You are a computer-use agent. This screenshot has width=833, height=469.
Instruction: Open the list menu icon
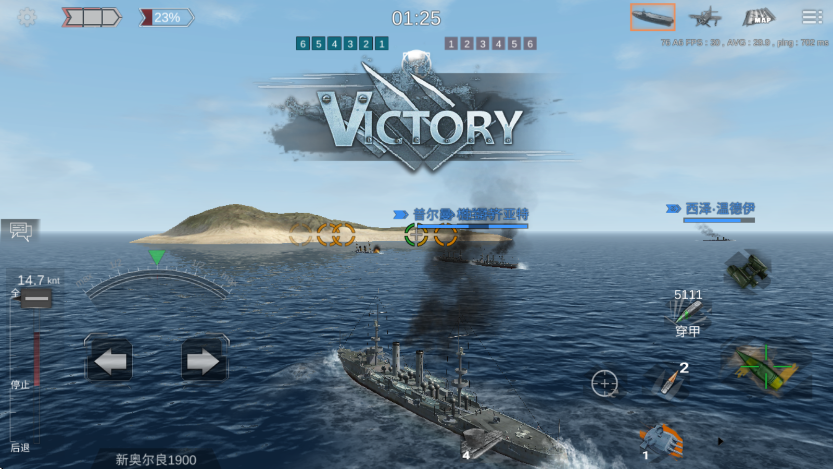[812, 17]
